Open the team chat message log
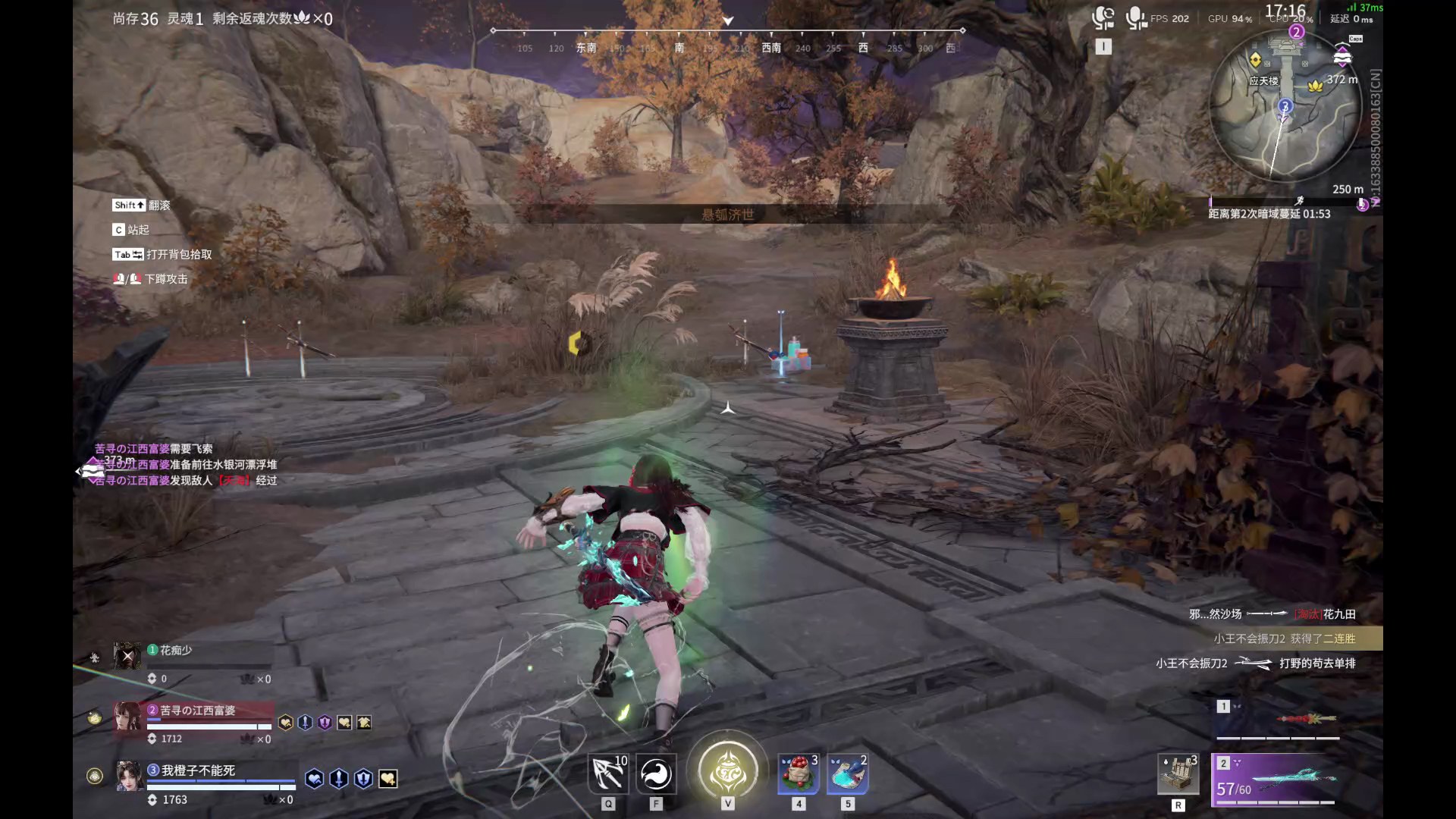 pos(185,464)
